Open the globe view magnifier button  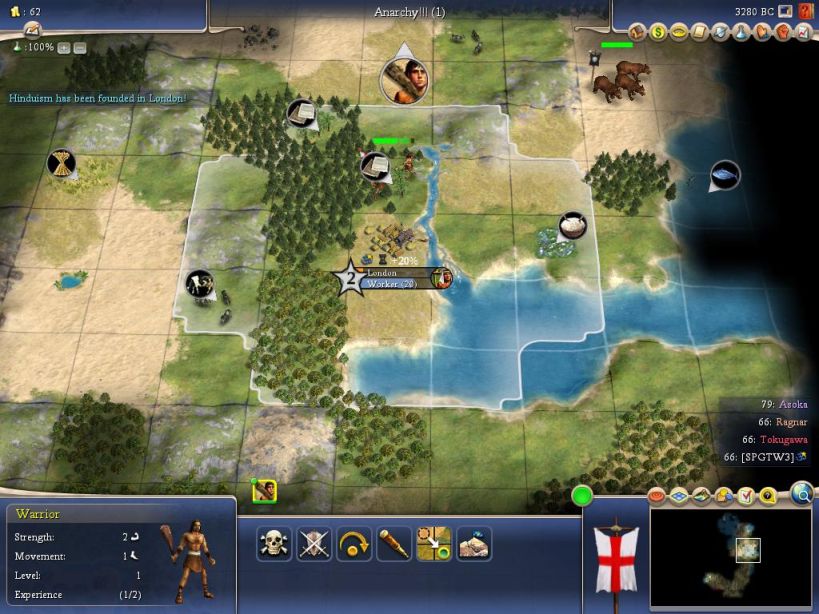802,491
